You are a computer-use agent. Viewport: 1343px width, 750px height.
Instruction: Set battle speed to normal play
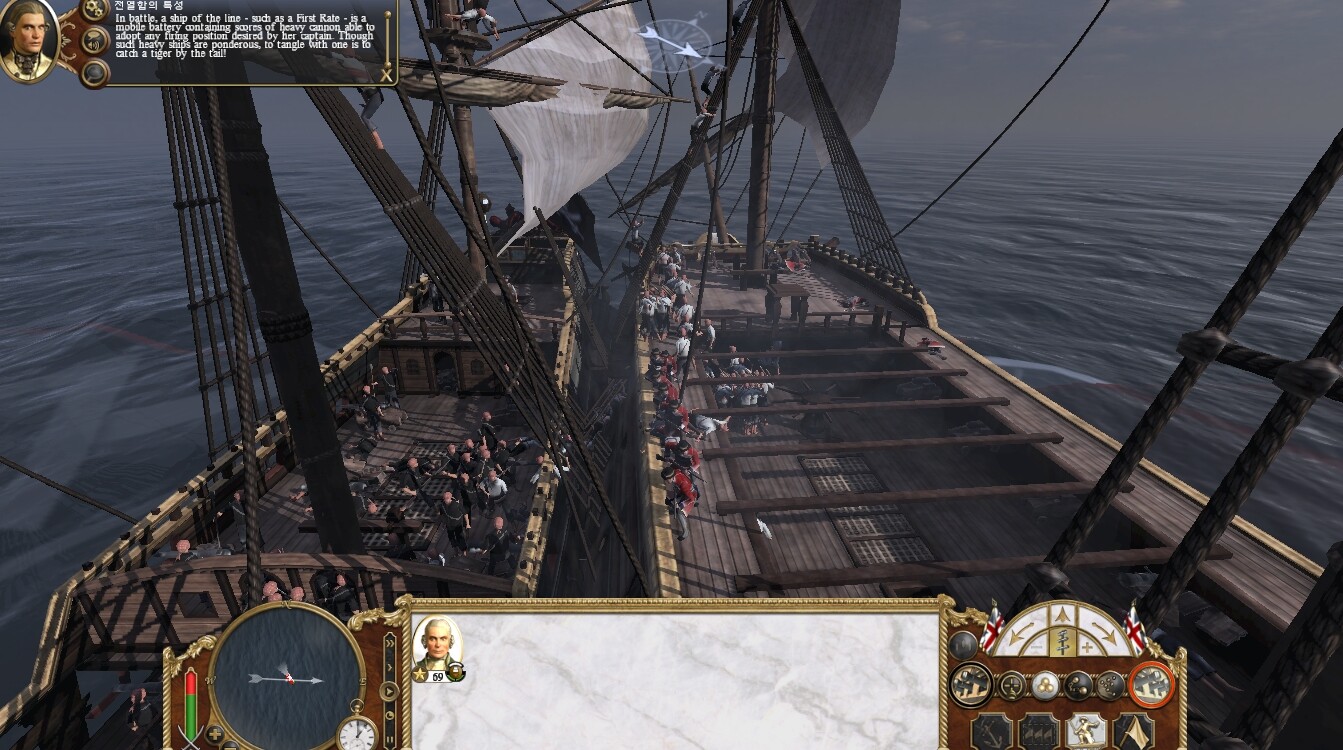click(389, 690)
